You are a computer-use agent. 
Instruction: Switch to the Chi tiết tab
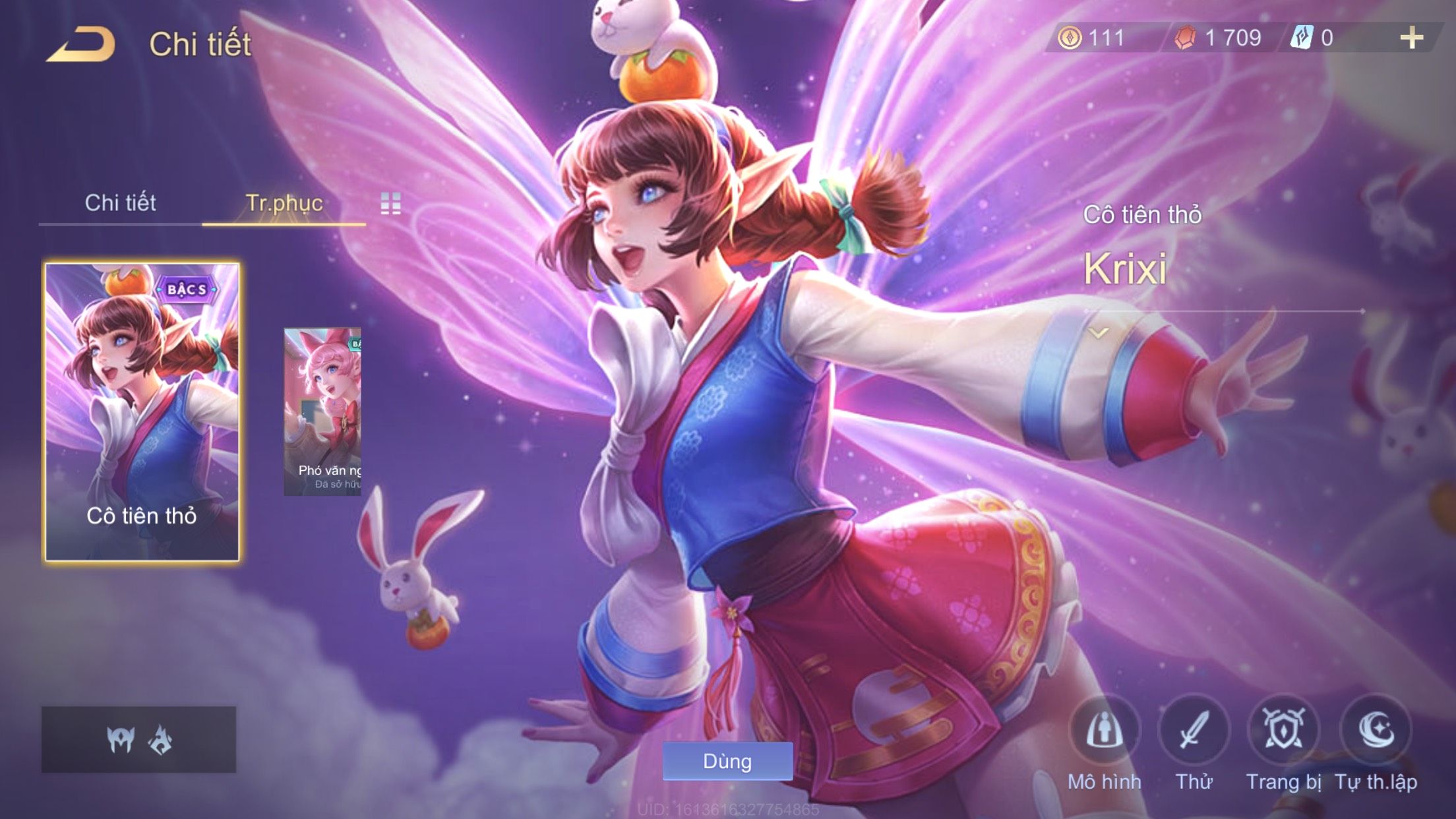tap(120, 203)
